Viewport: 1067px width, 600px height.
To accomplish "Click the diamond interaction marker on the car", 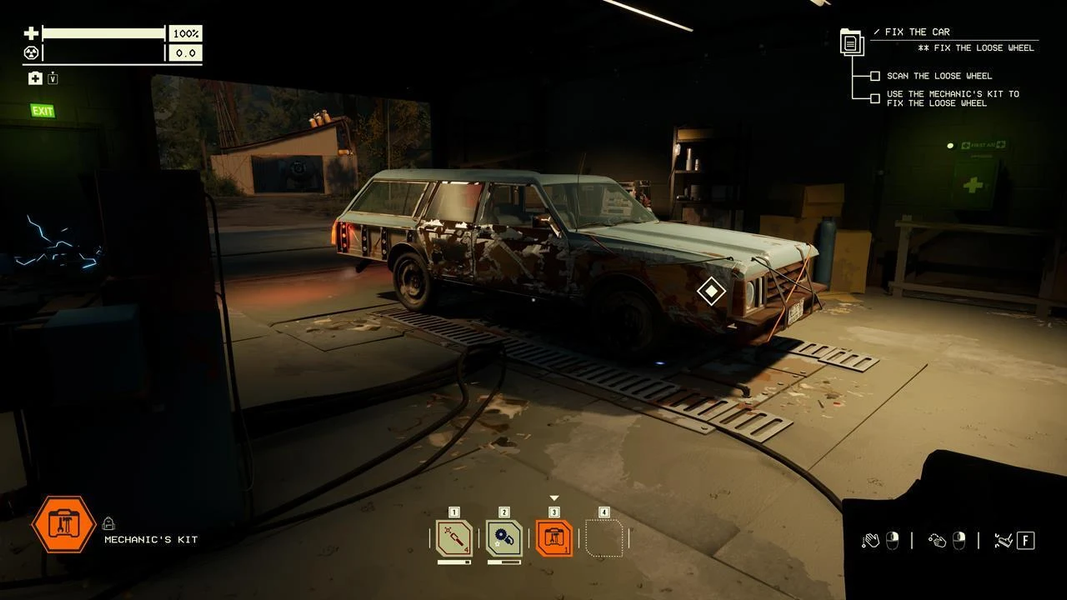I will 711,291.
